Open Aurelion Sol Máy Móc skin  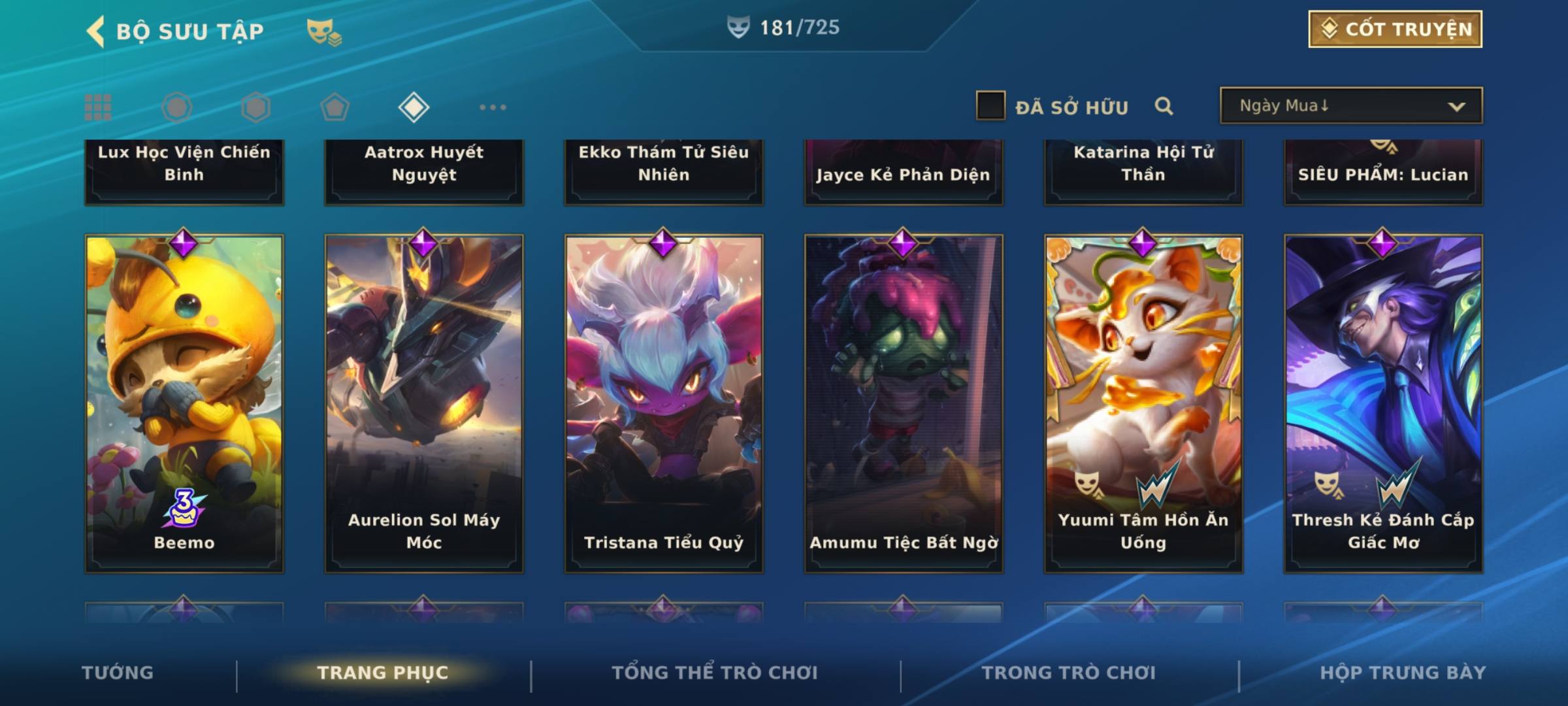pyautogui.click(x=424, y=403)
